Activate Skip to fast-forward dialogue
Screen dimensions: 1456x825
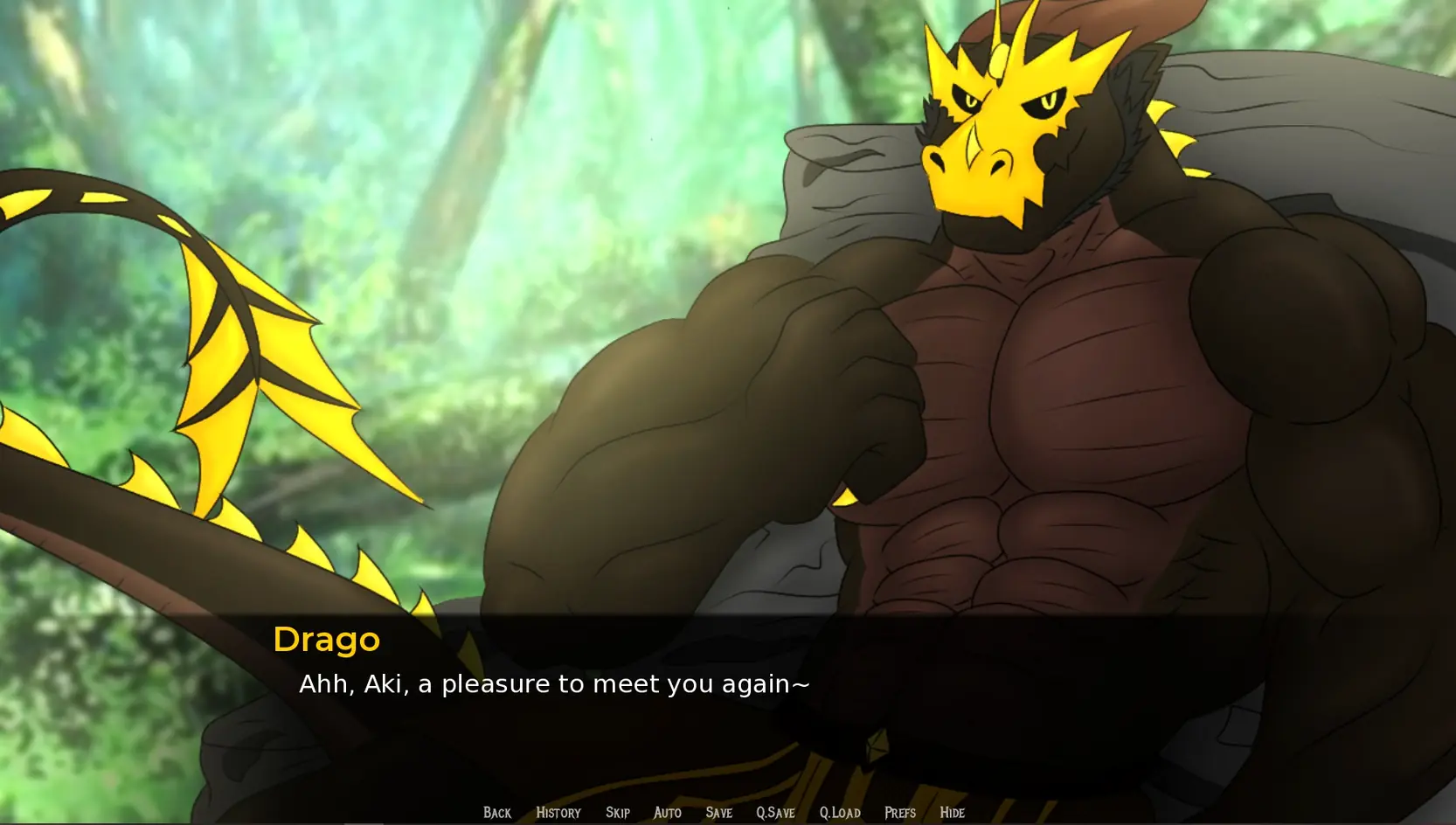618,813
